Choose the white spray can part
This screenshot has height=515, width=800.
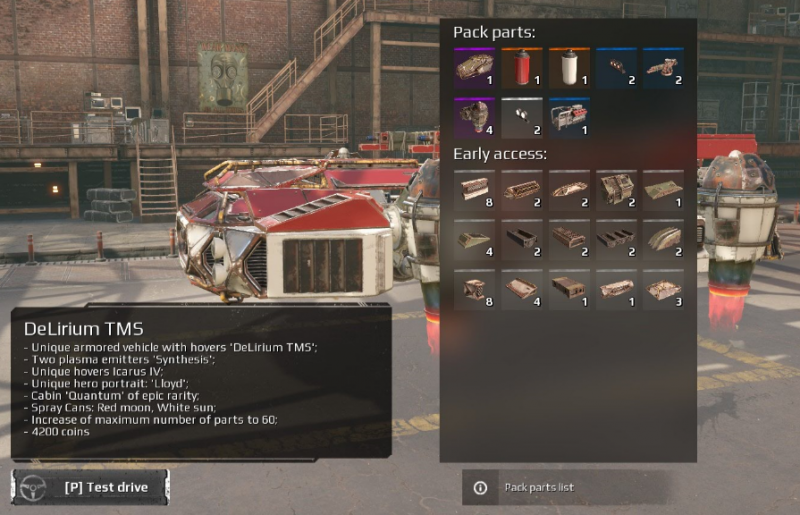click(569, 68)
